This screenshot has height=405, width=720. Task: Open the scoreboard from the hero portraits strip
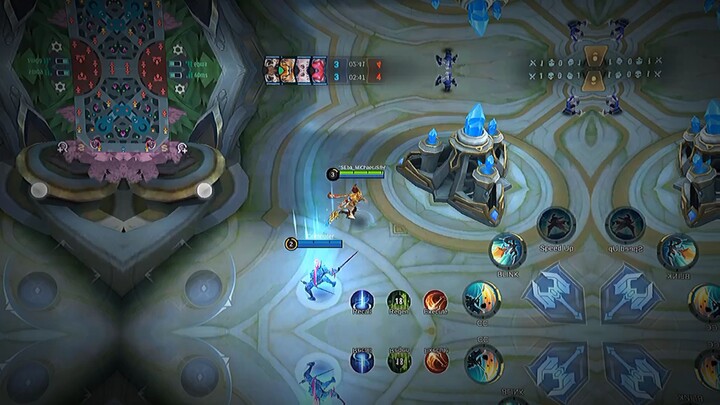(x=295, y=68)
